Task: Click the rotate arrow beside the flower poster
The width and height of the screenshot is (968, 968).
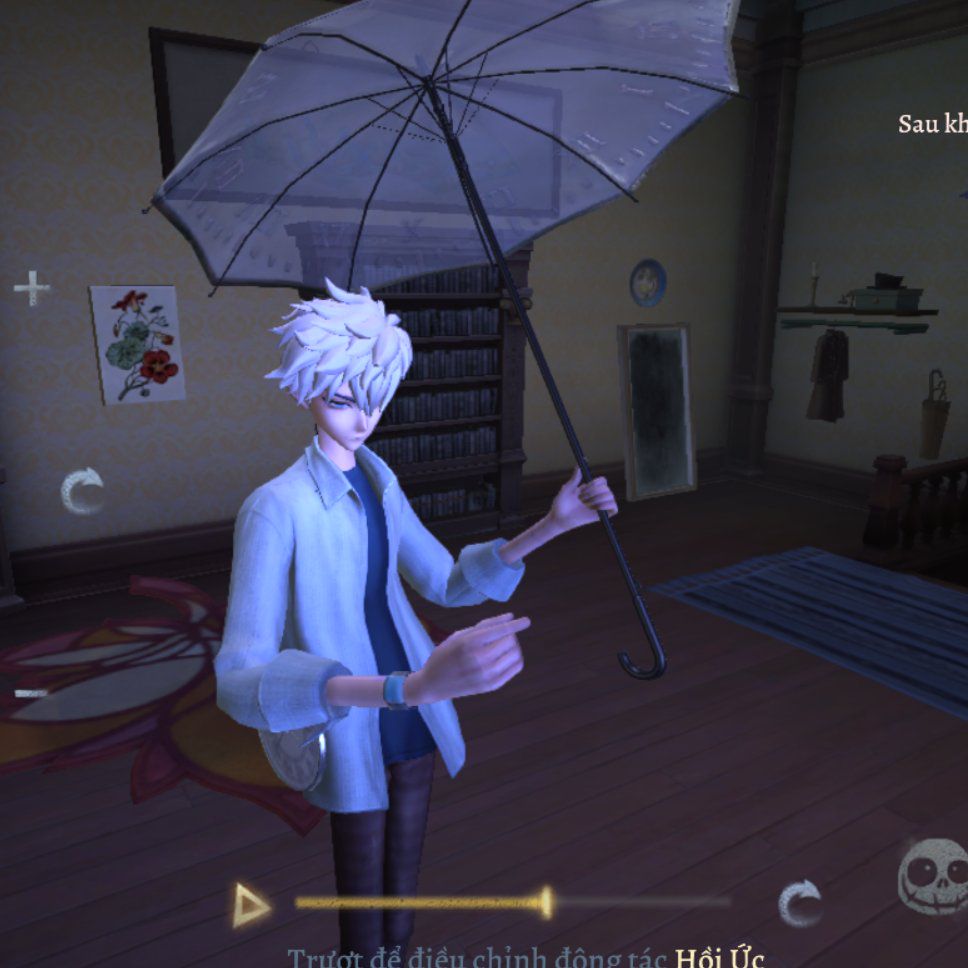Action: pos(82,491)
